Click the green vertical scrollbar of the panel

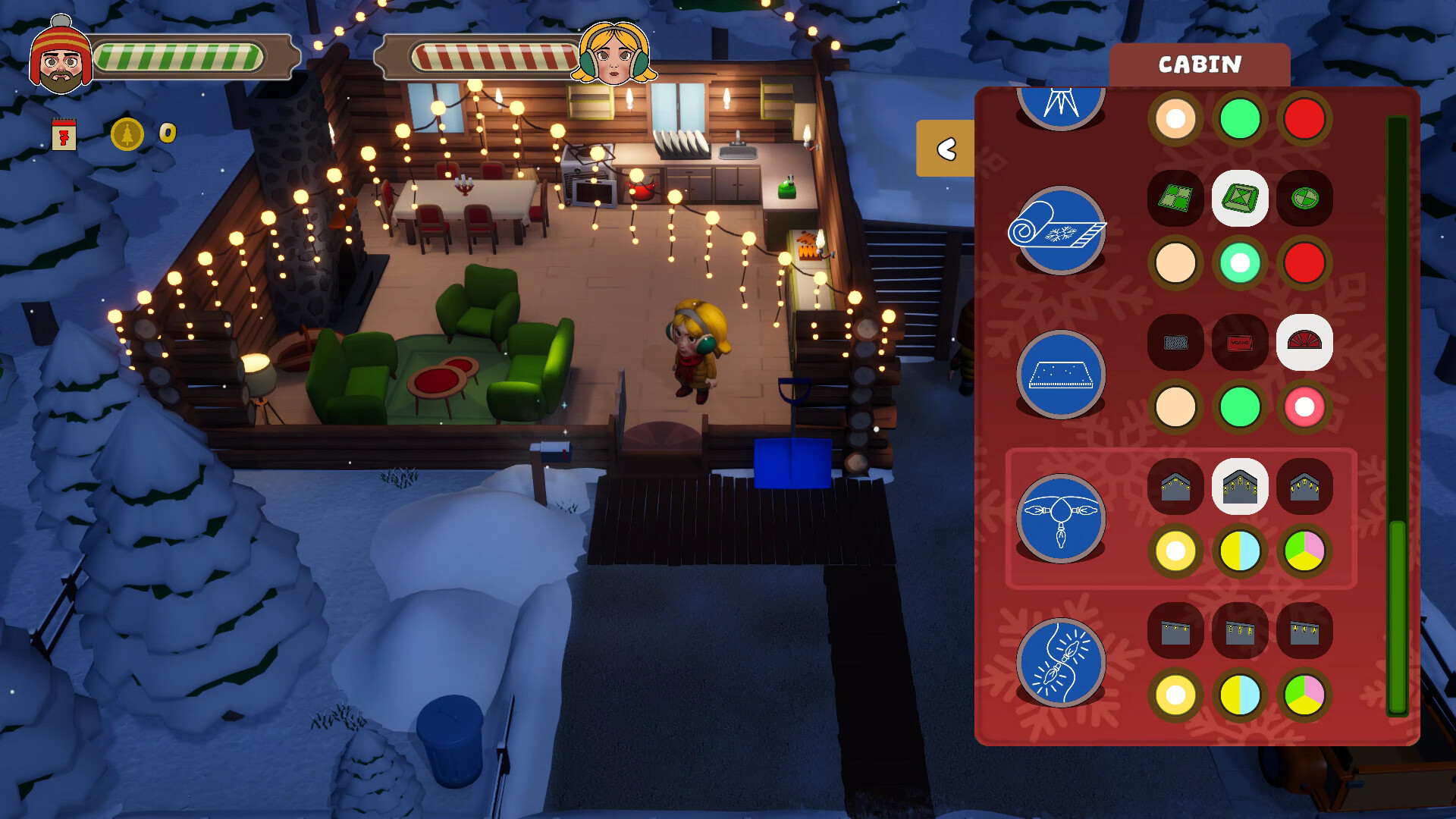[x=1397, y=614]
